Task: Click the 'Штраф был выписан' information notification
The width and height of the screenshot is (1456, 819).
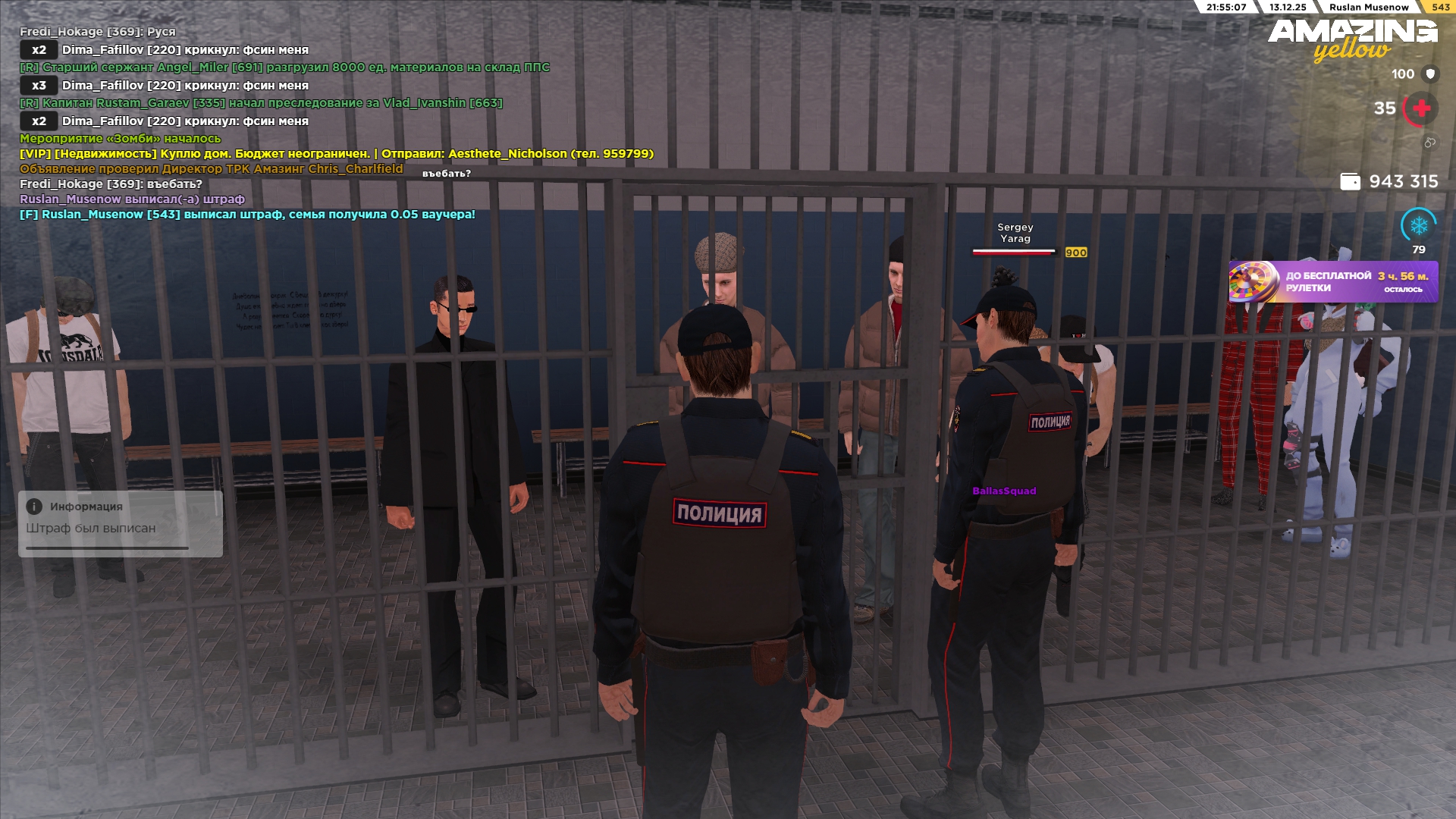Action: (x=120, y=523)
